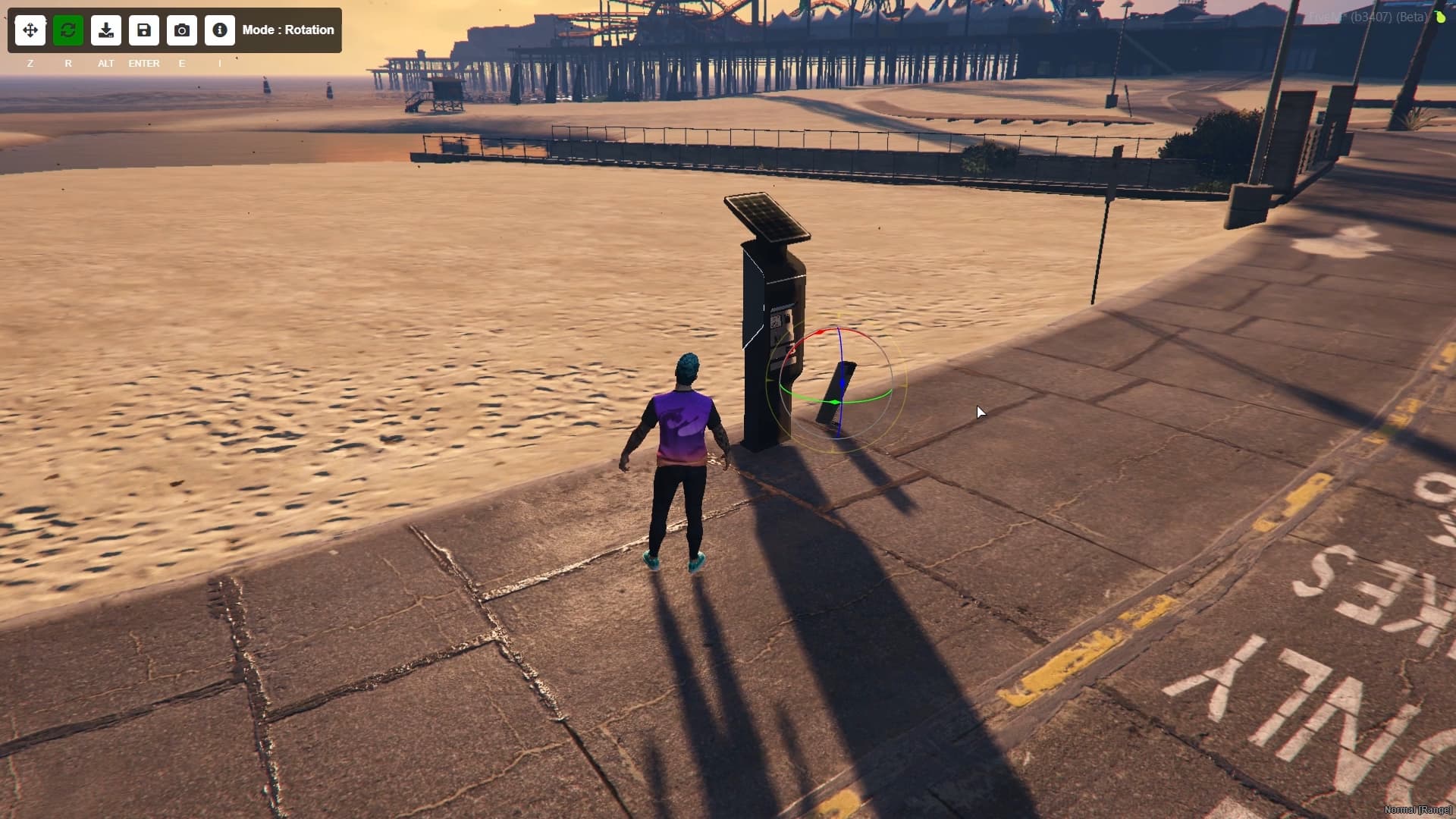Switch to the move translation tool
This screenshot has width=1456, height=819.
point(30,30)
